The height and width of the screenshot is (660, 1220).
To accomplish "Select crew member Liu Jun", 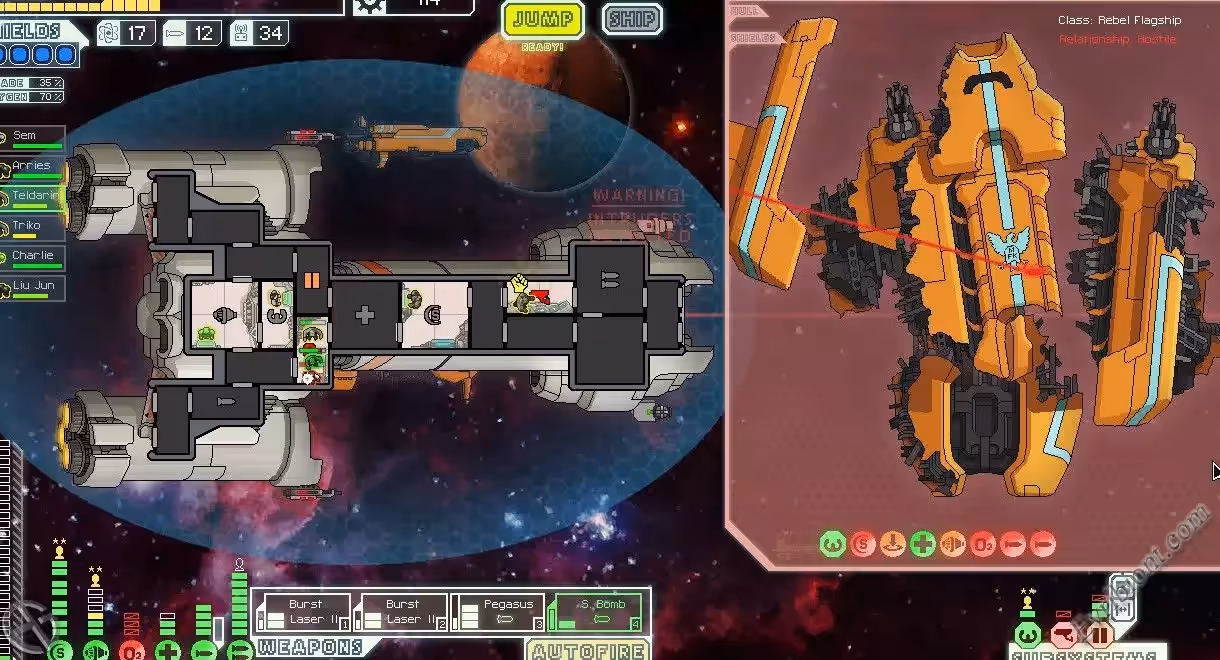I will coord(34,287).
